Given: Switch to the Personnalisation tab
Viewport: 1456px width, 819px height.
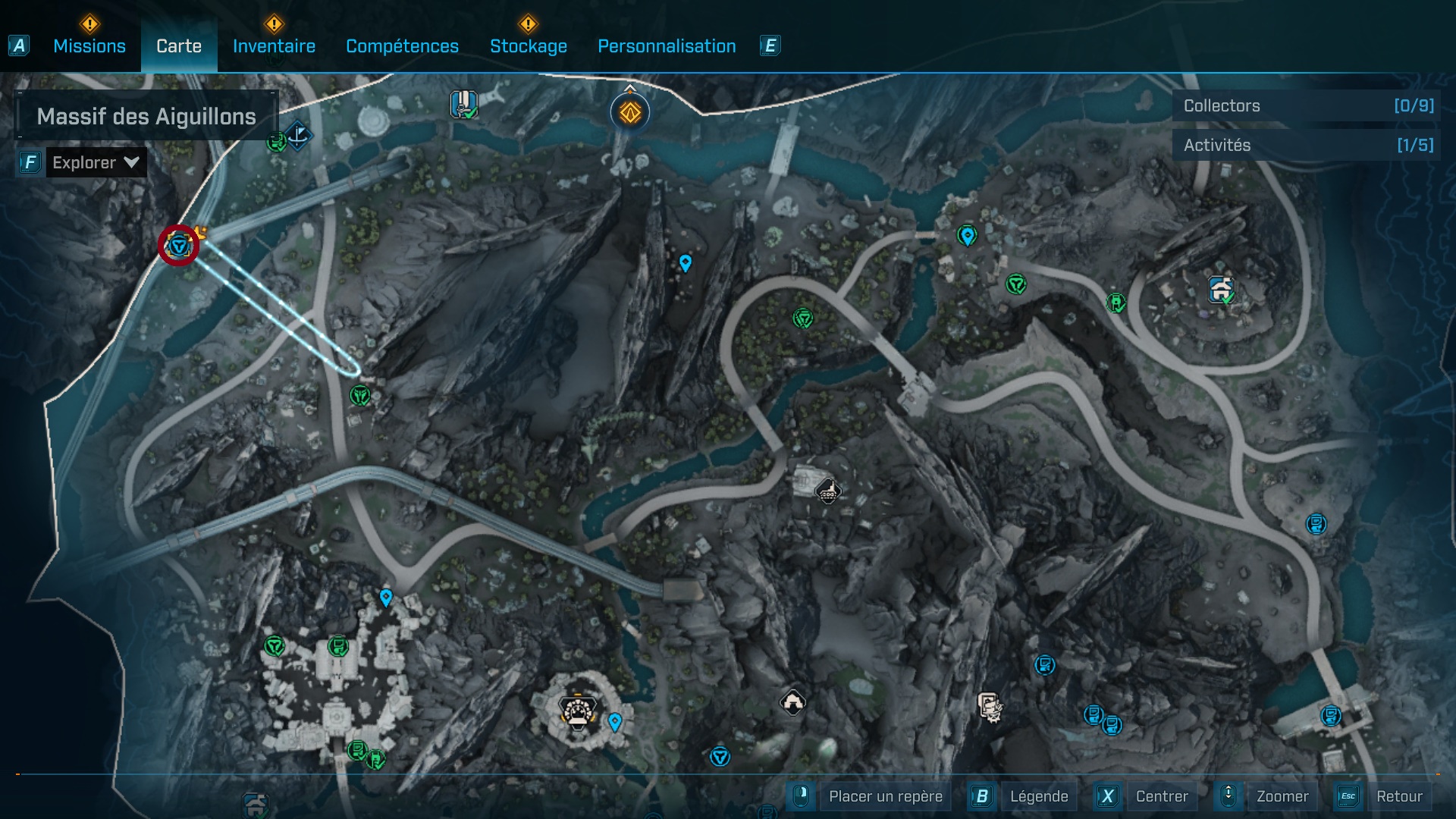Looking at the screenshot, I should coord(667,46).
